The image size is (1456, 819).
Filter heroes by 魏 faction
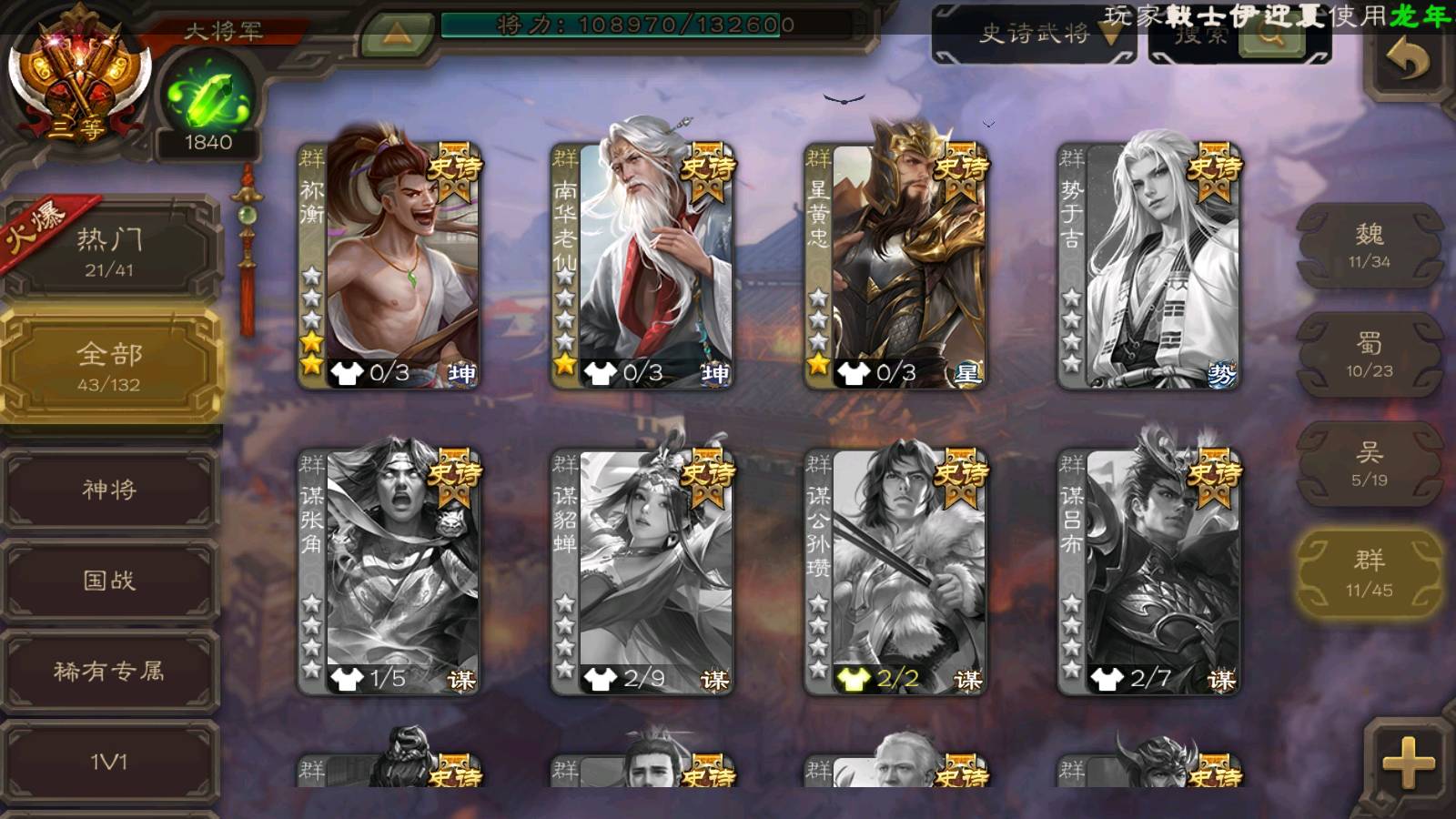pyautogui.click(x=1369, y=246)
